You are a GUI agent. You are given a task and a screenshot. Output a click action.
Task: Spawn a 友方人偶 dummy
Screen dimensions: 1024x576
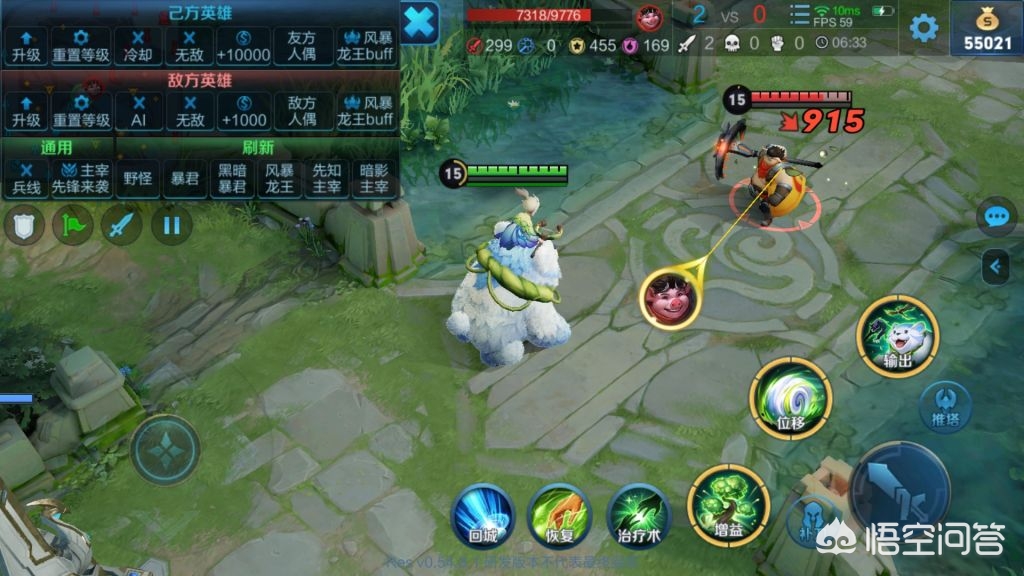302,46
